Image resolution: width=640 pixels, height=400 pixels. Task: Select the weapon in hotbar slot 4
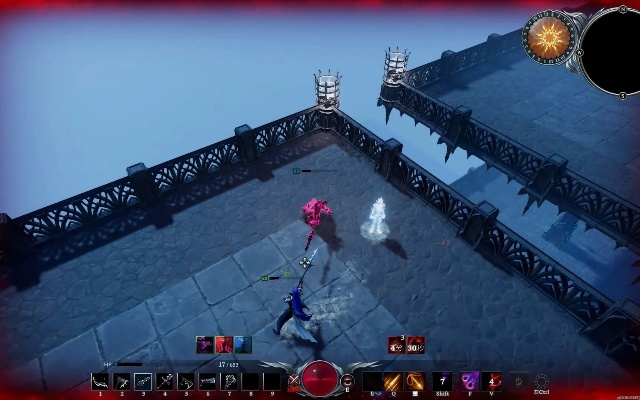[166, 381]
